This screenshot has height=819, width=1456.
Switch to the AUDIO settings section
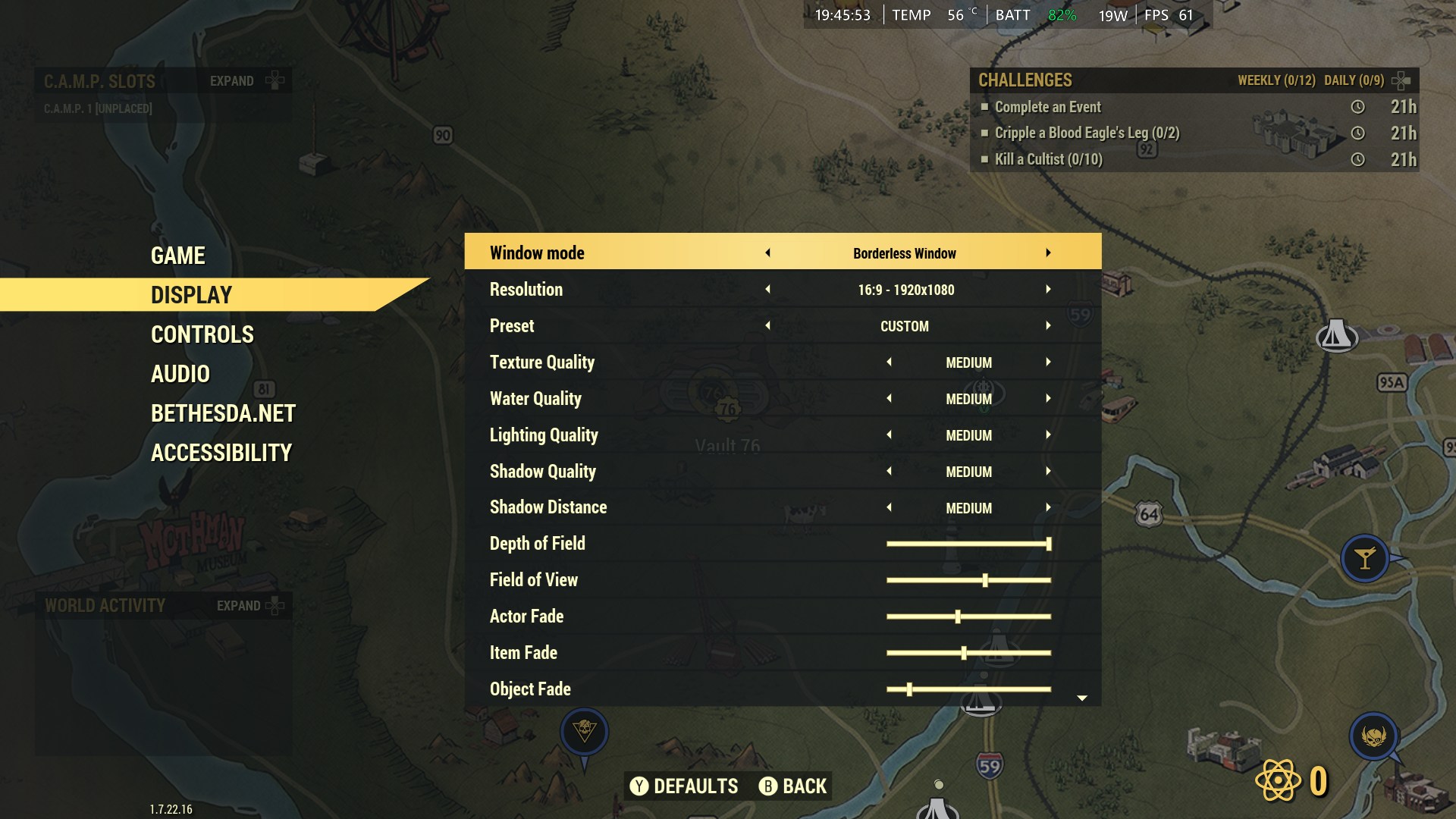tap(180, 374)
